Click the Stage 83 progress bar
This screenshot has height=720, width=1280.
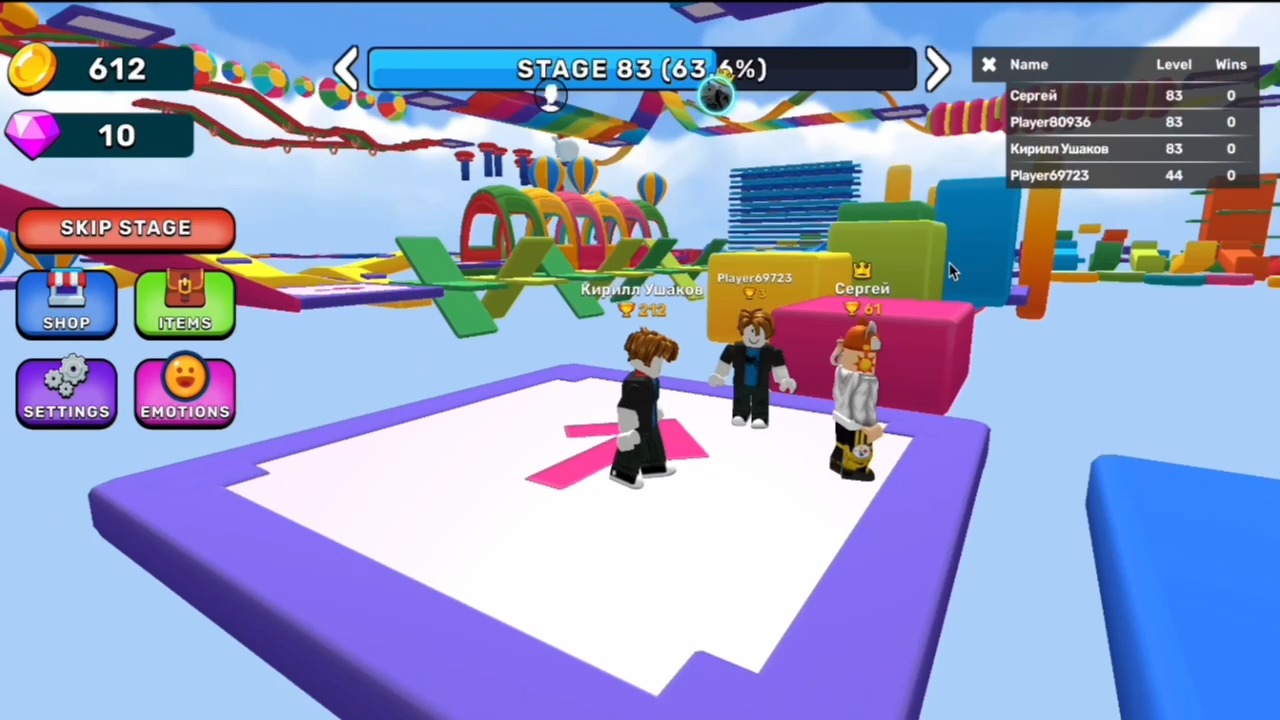640,68
